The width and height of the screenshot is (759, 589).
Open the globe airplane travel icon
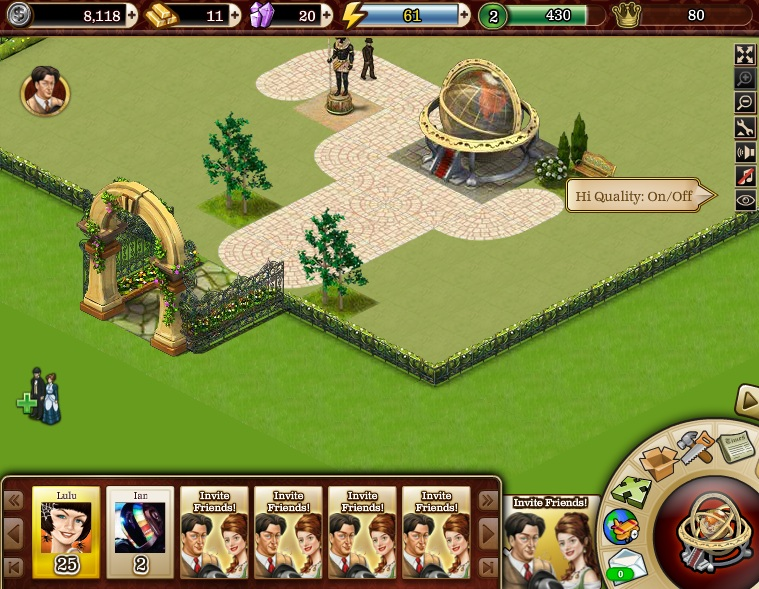tap(620, 527)
